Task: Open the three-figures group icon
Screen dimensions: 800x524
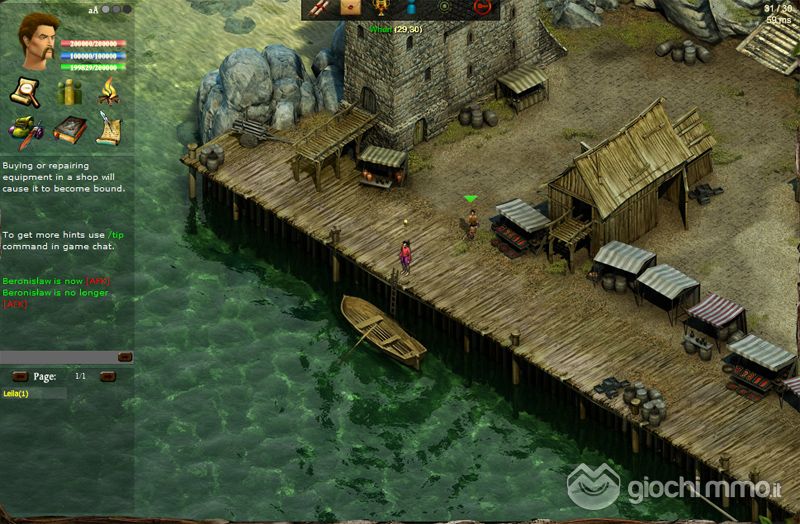Action: (68, 92)
